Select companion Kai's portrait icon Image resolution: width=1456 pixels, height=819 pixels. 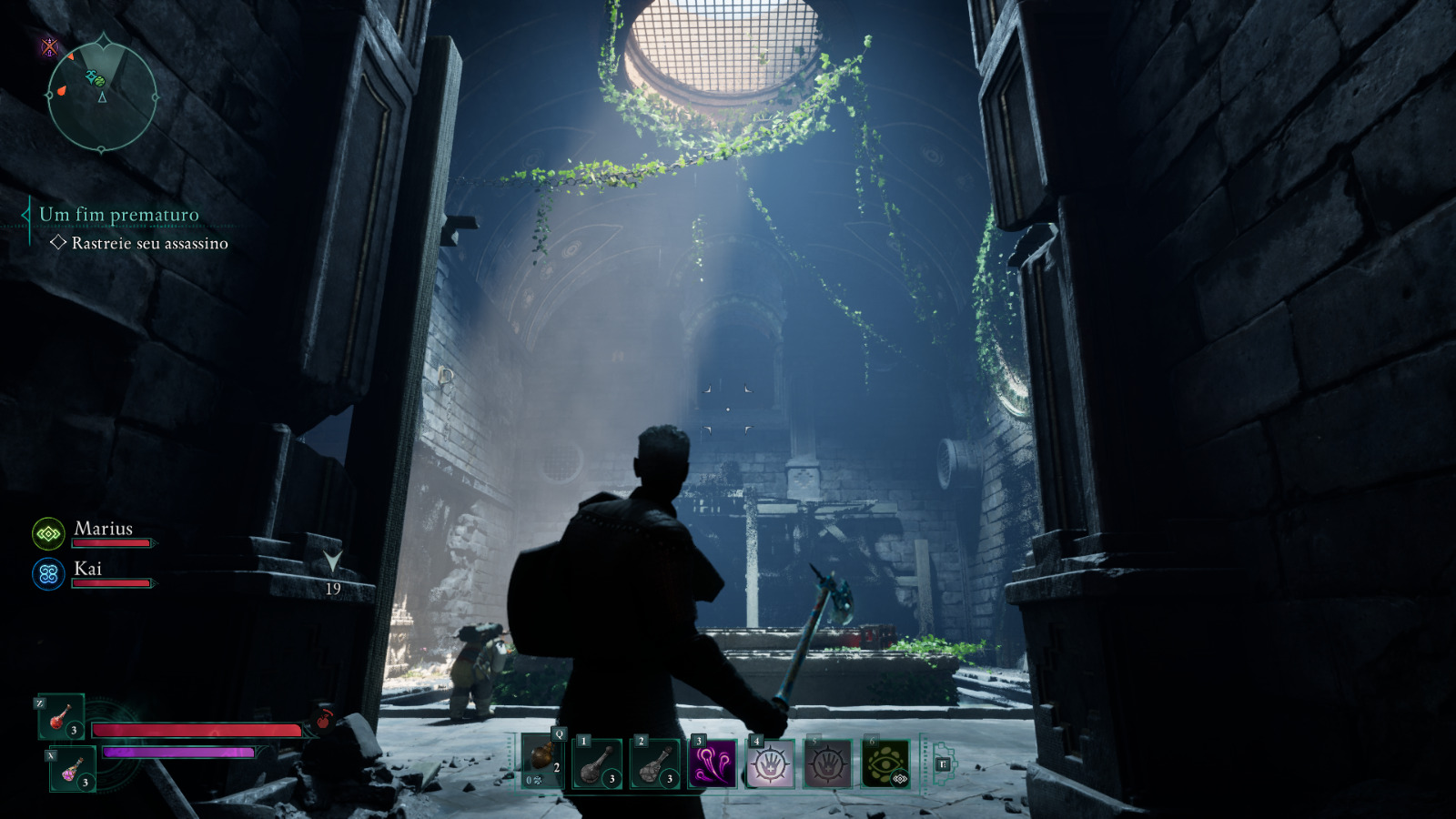click(x=48, y=574)
